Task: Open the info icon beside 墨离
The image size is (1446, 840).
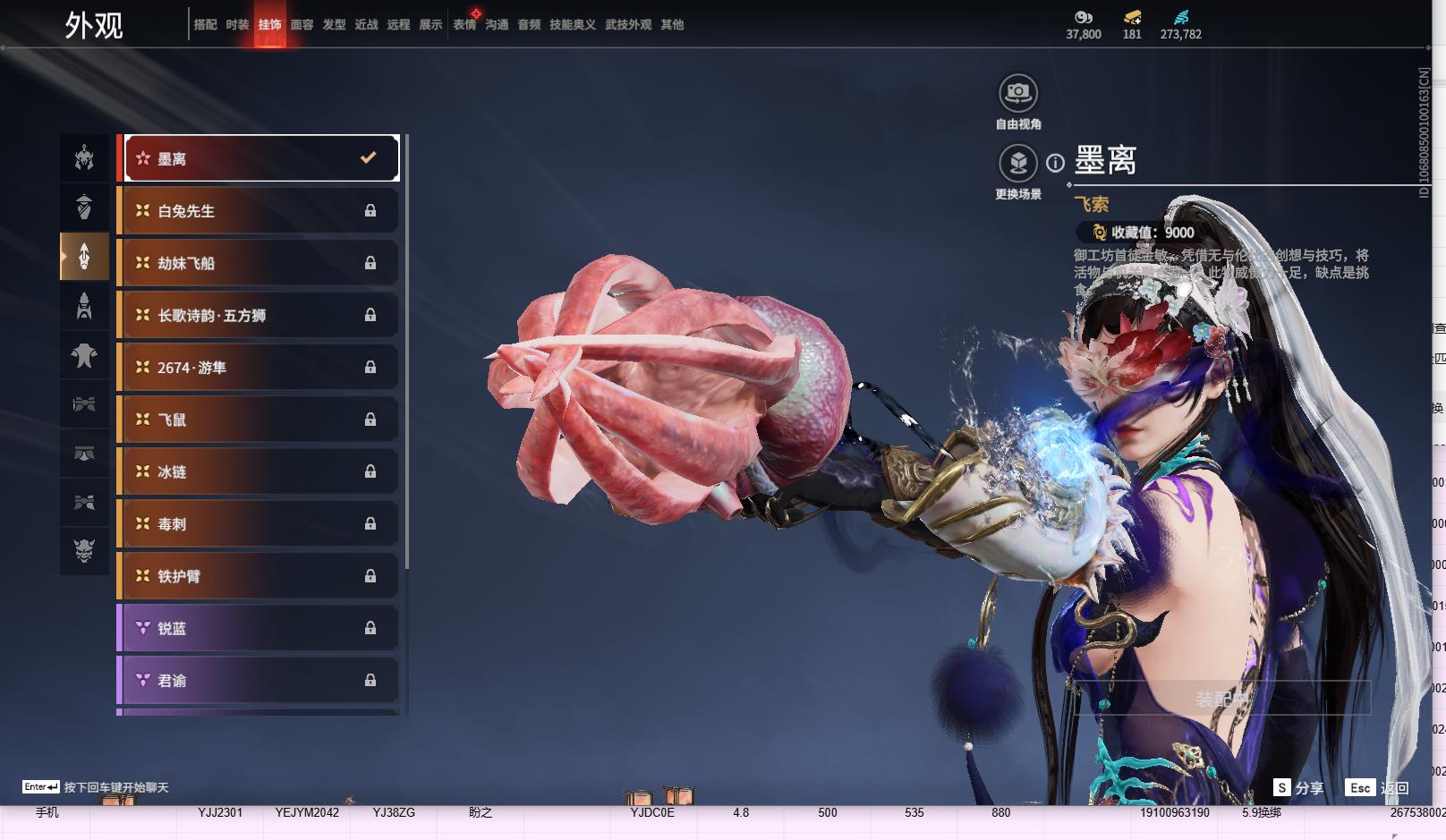Action: [x=1056, y=163]
